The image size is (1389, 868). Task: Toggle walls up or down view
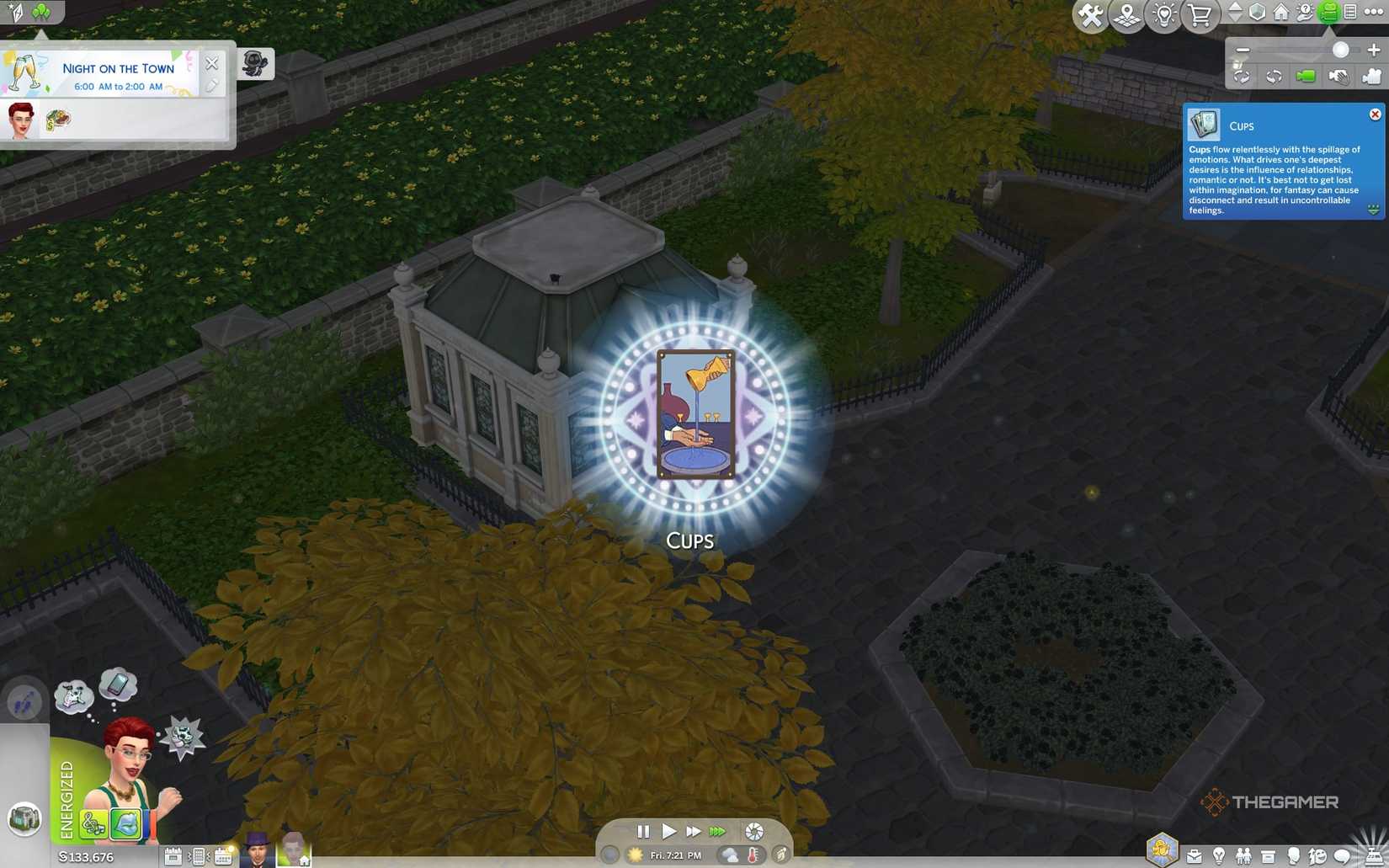(x=1236, y=13)
